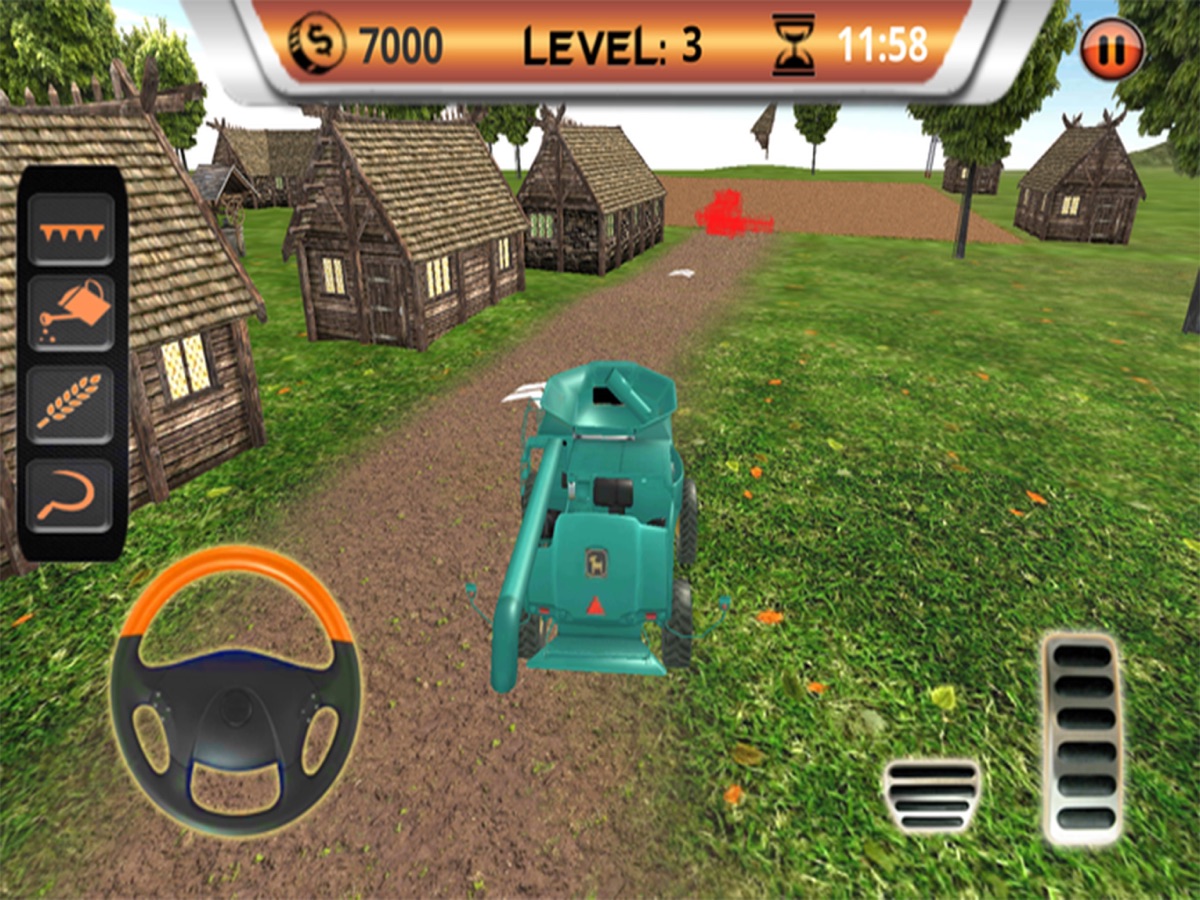Select the plough tool icon
Image resolution: width=1200 pixels, height=900 pixels.
(x=71, y=230)
